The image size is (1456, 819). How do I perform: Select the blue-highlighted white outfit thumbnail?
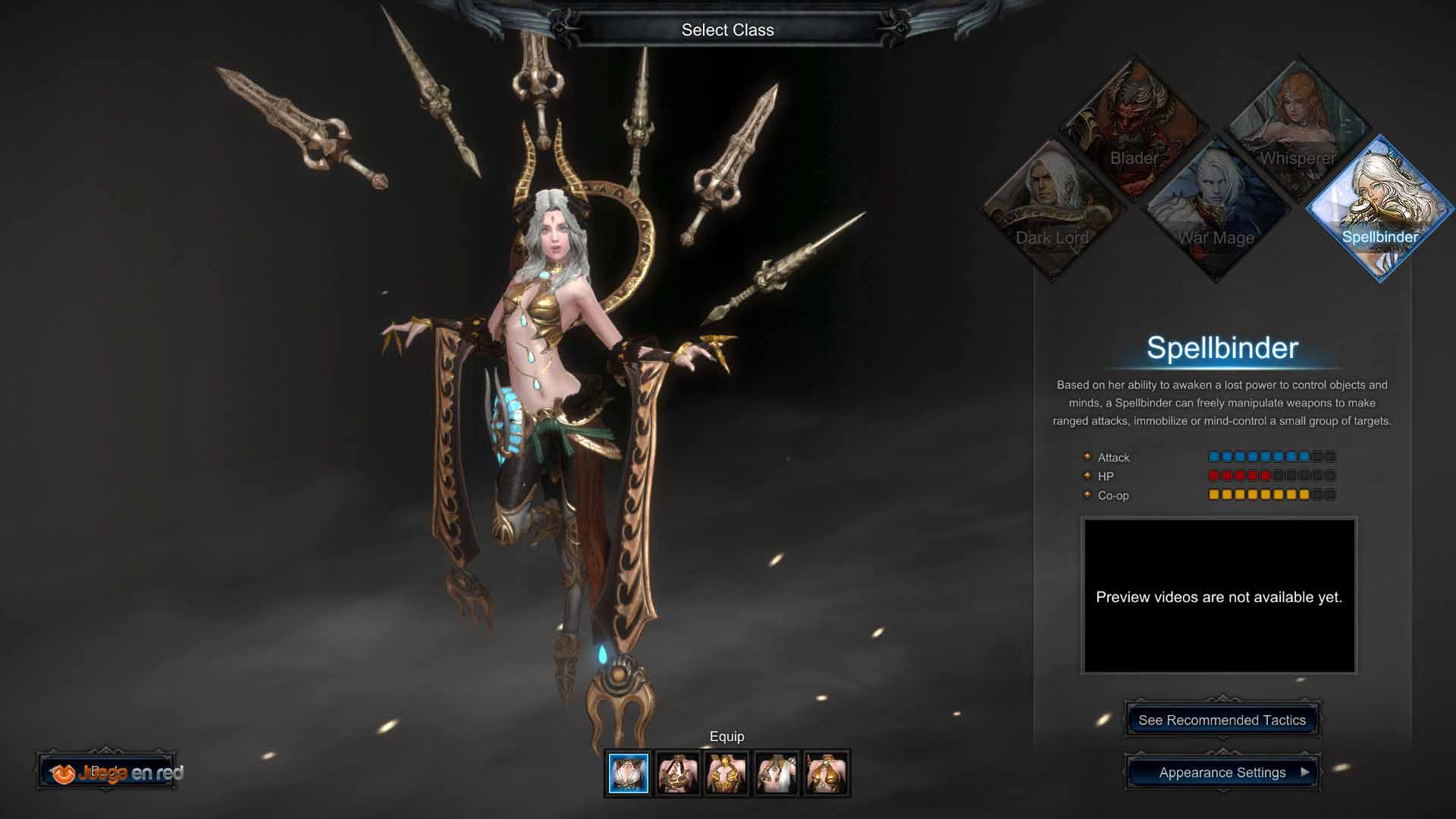click(x=629, y=773)
